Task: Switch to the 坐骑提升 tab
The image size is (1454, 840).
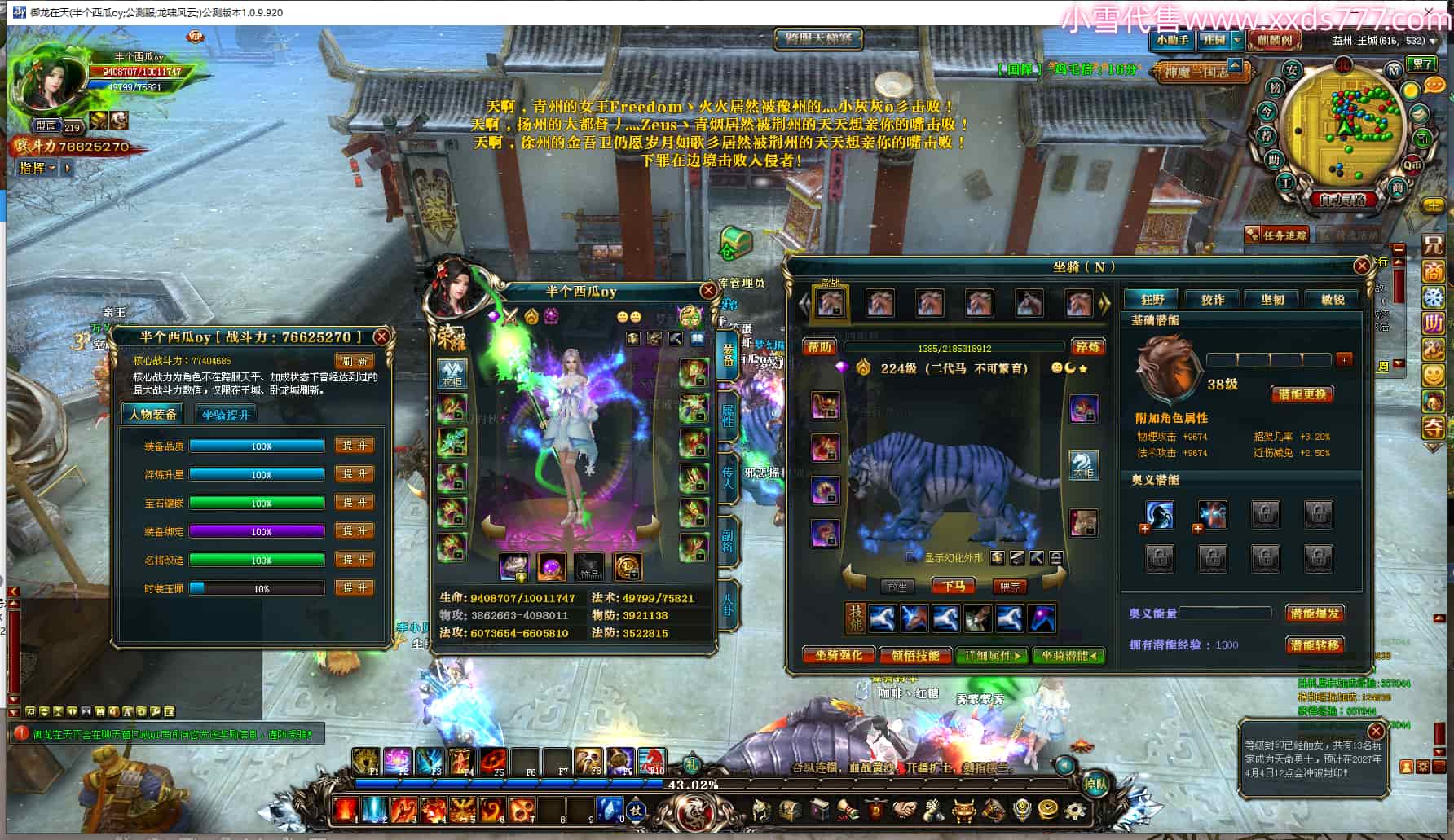Action: point(225,415)
